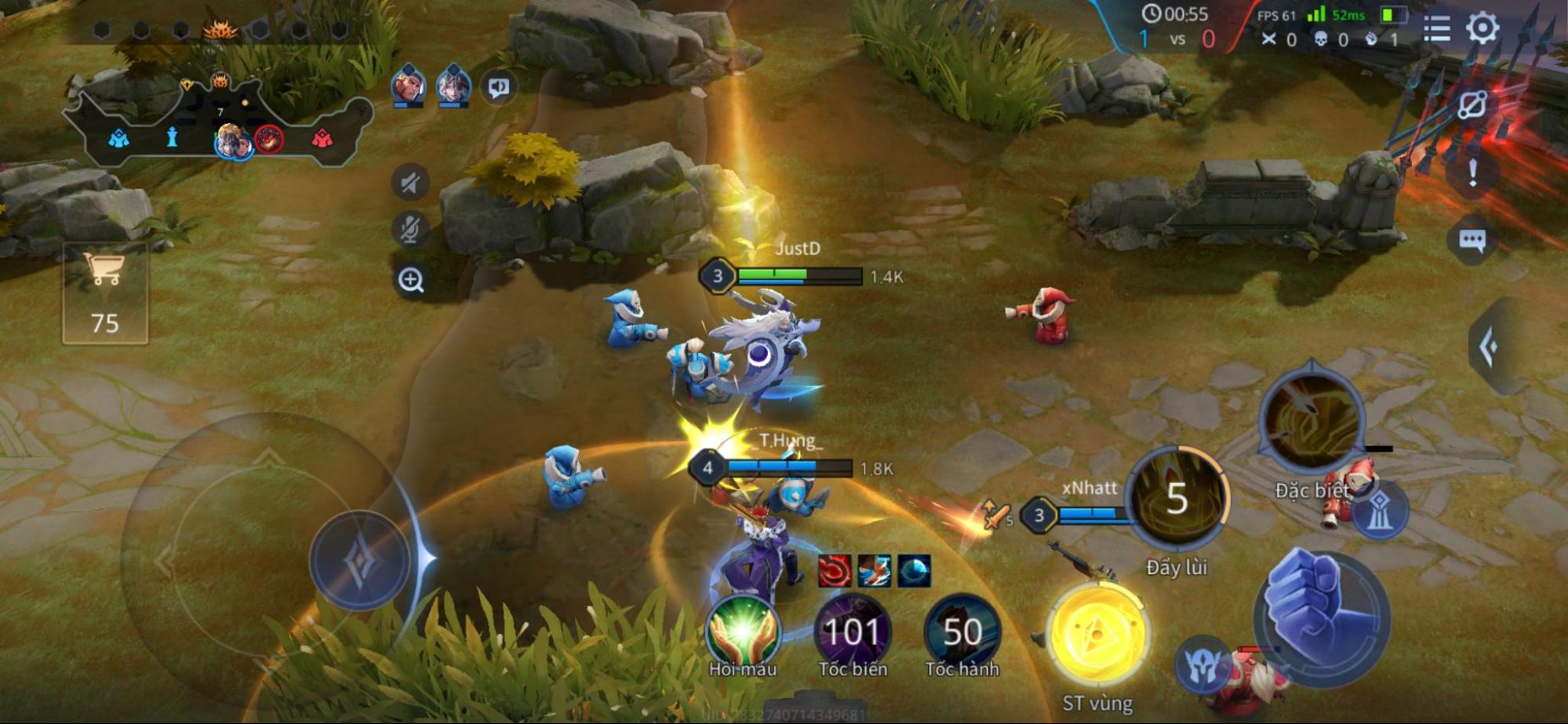Activate the Tốc biến flash spell
The height and width of the screenshot is (724, 1568).
tap(852, 631)
